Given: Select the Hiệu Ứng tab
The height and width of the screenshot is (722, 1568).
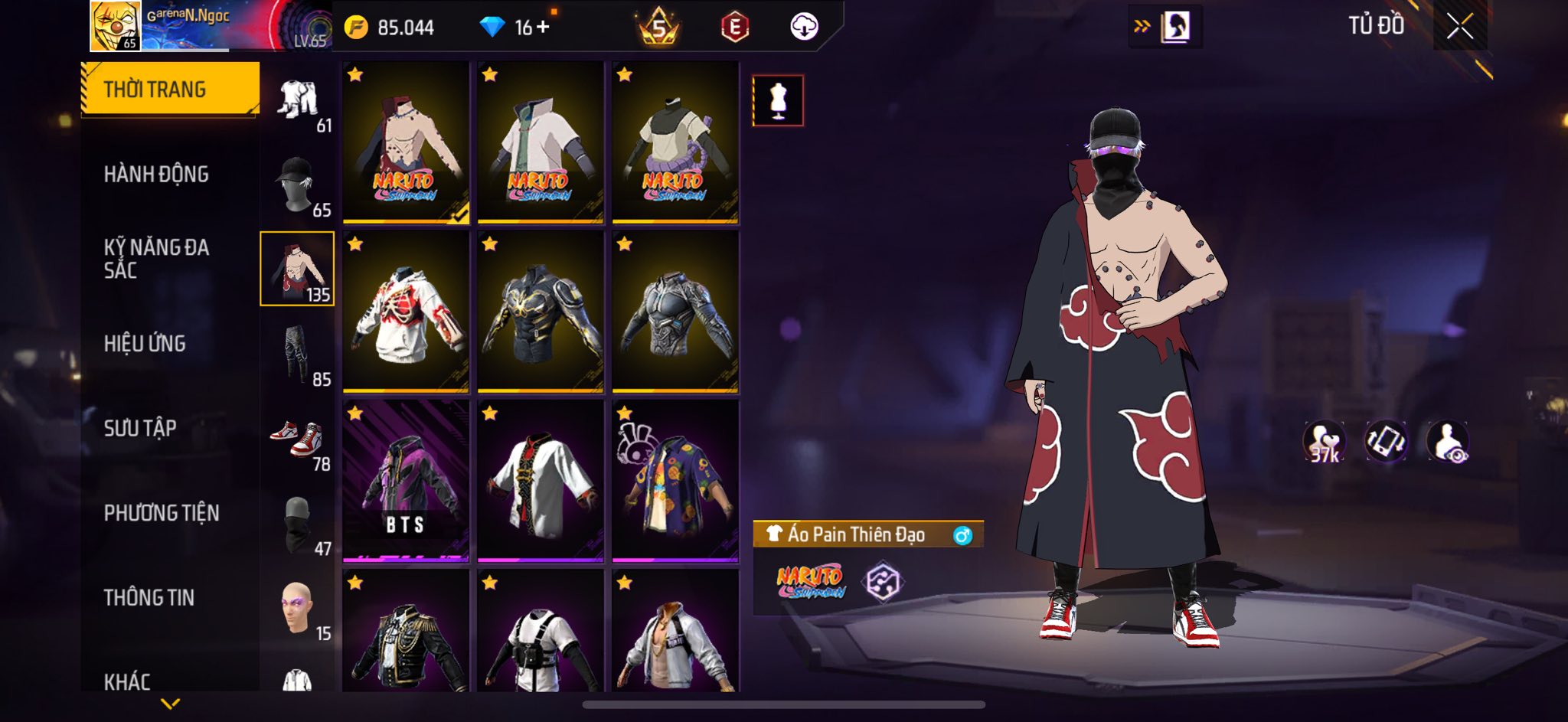Looking at the screenshot, I should click(145, 344).
